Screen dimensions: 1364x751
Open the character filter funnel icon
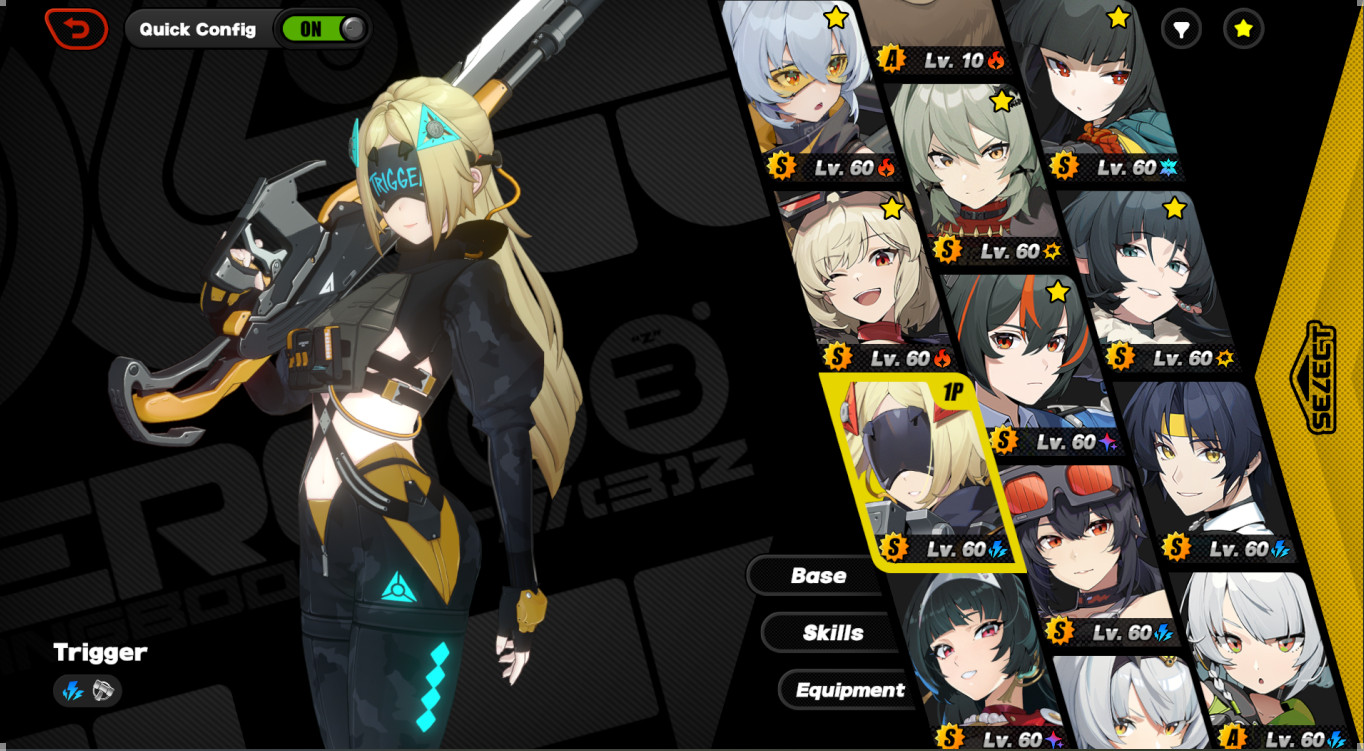1181,29
